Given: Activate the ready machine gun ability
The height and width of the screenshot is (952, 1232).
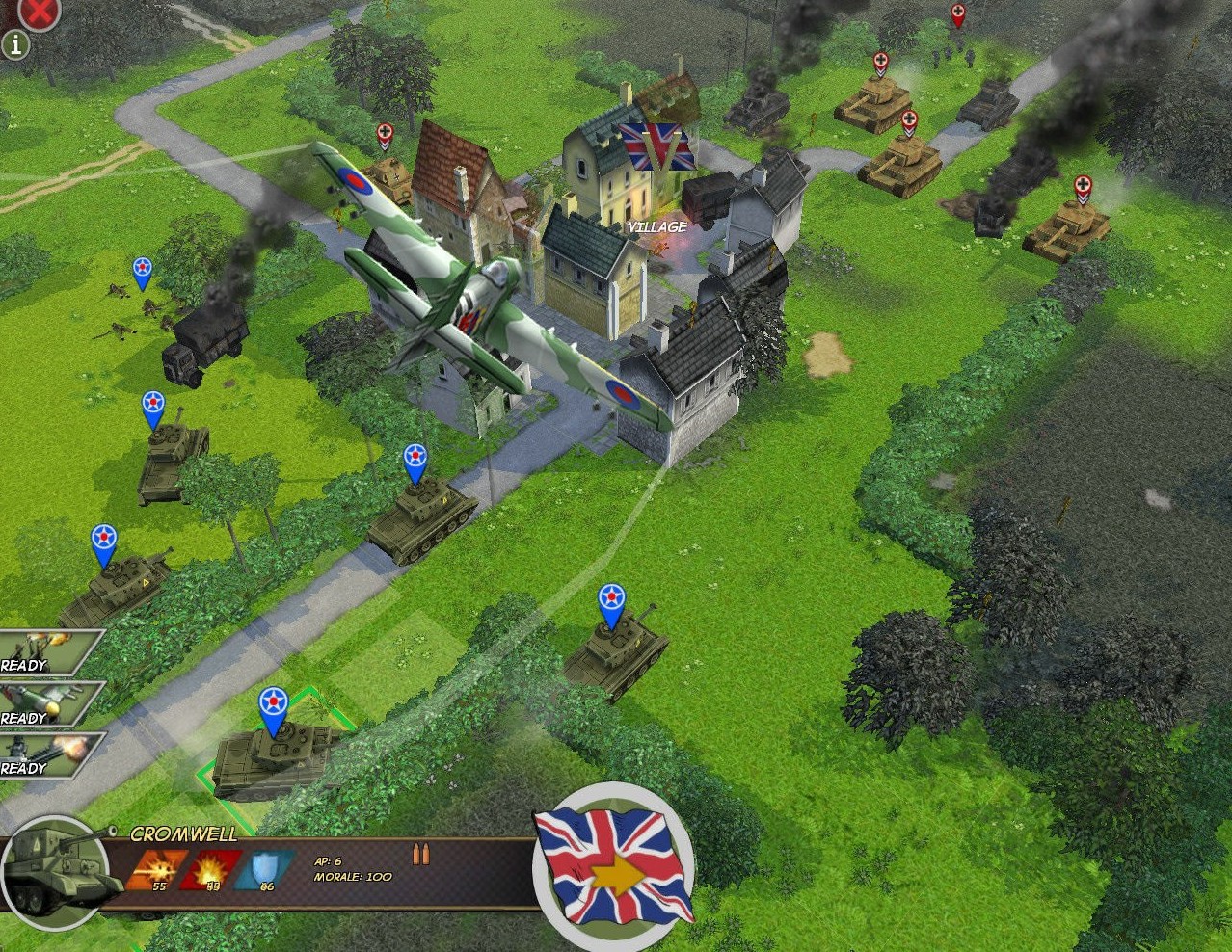Looking at the screenshot, I should tap(43, 755).
